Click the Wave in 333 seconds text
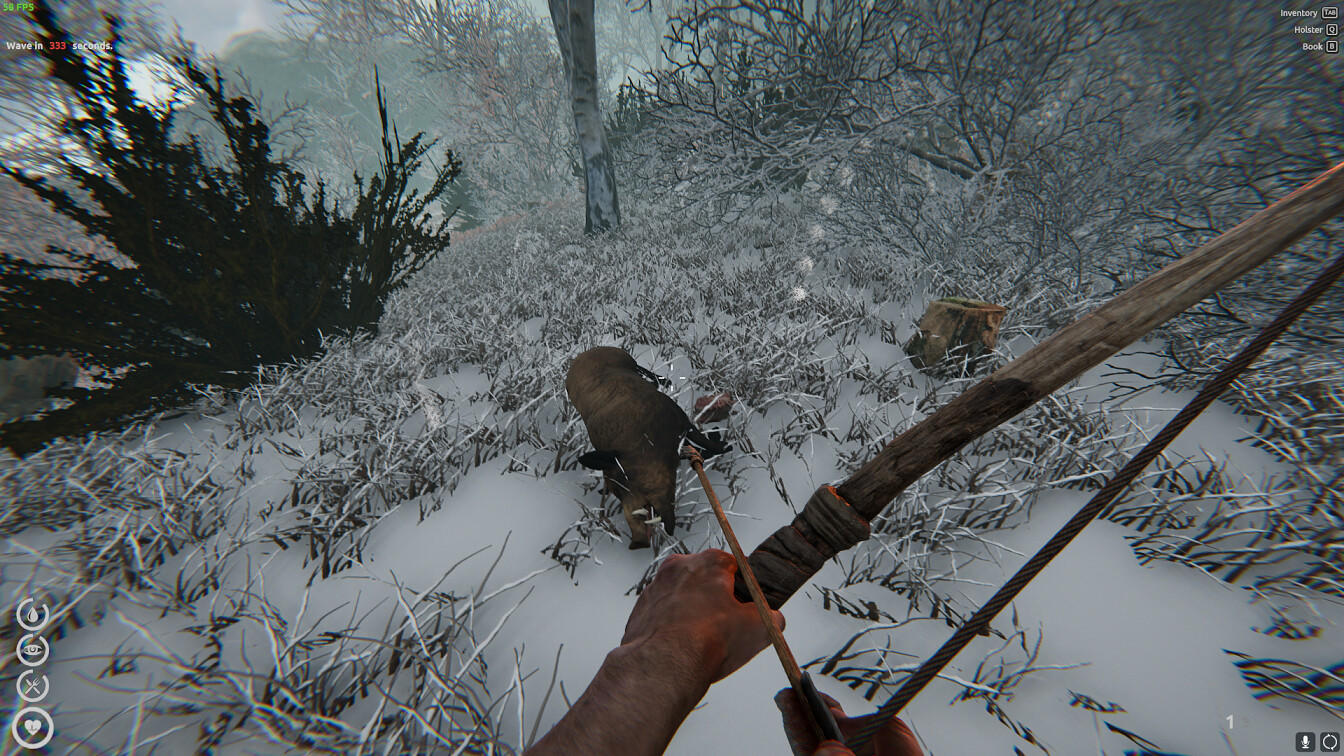 [60, 46]
